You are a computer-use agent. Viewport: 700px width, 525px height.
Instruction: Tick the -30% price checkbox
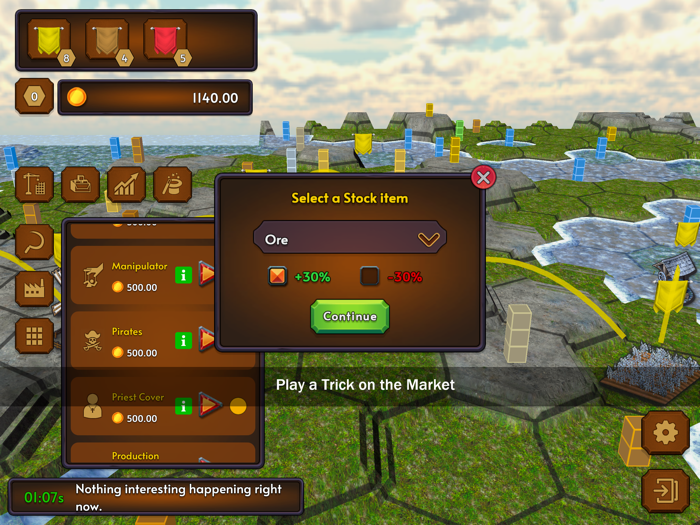click(370, 277)
